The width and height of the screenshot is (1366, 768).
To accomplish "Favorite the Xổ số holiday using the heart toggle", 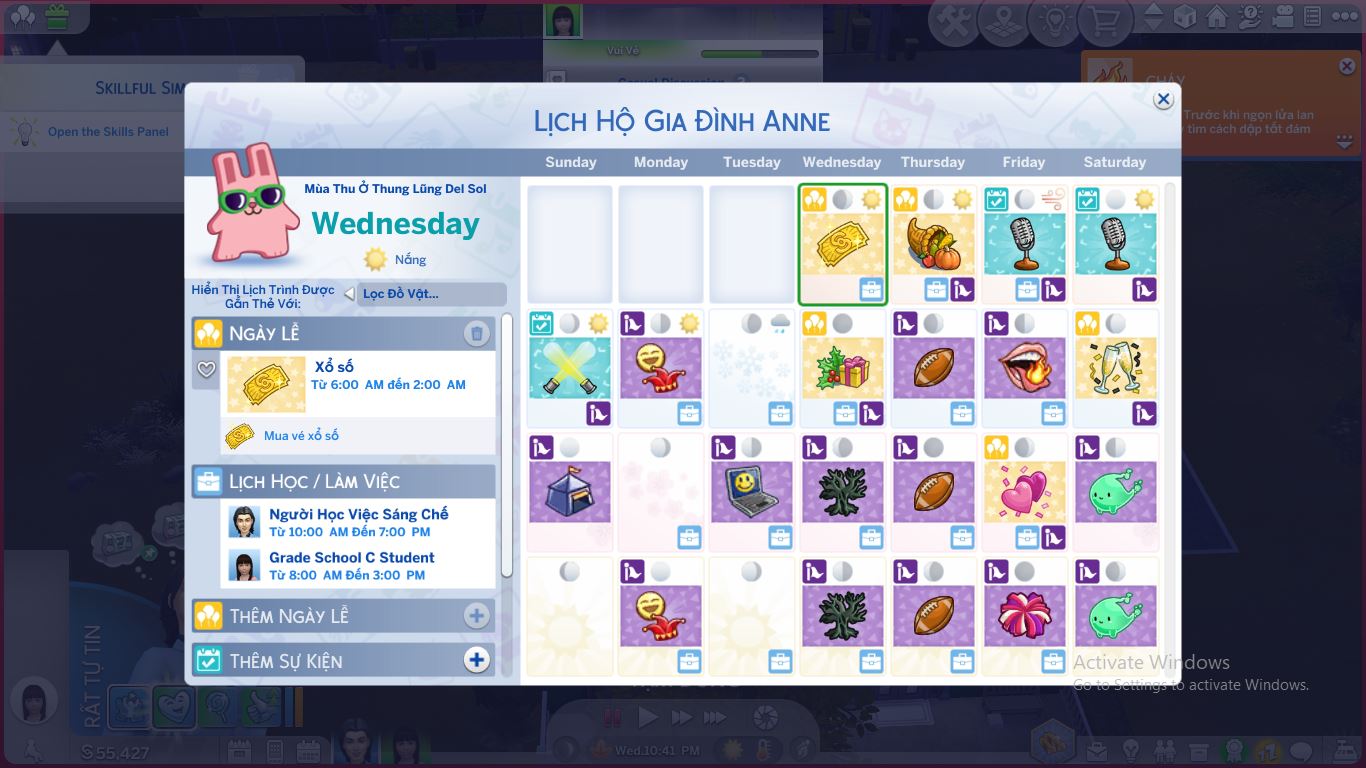I will coord(206,370).
